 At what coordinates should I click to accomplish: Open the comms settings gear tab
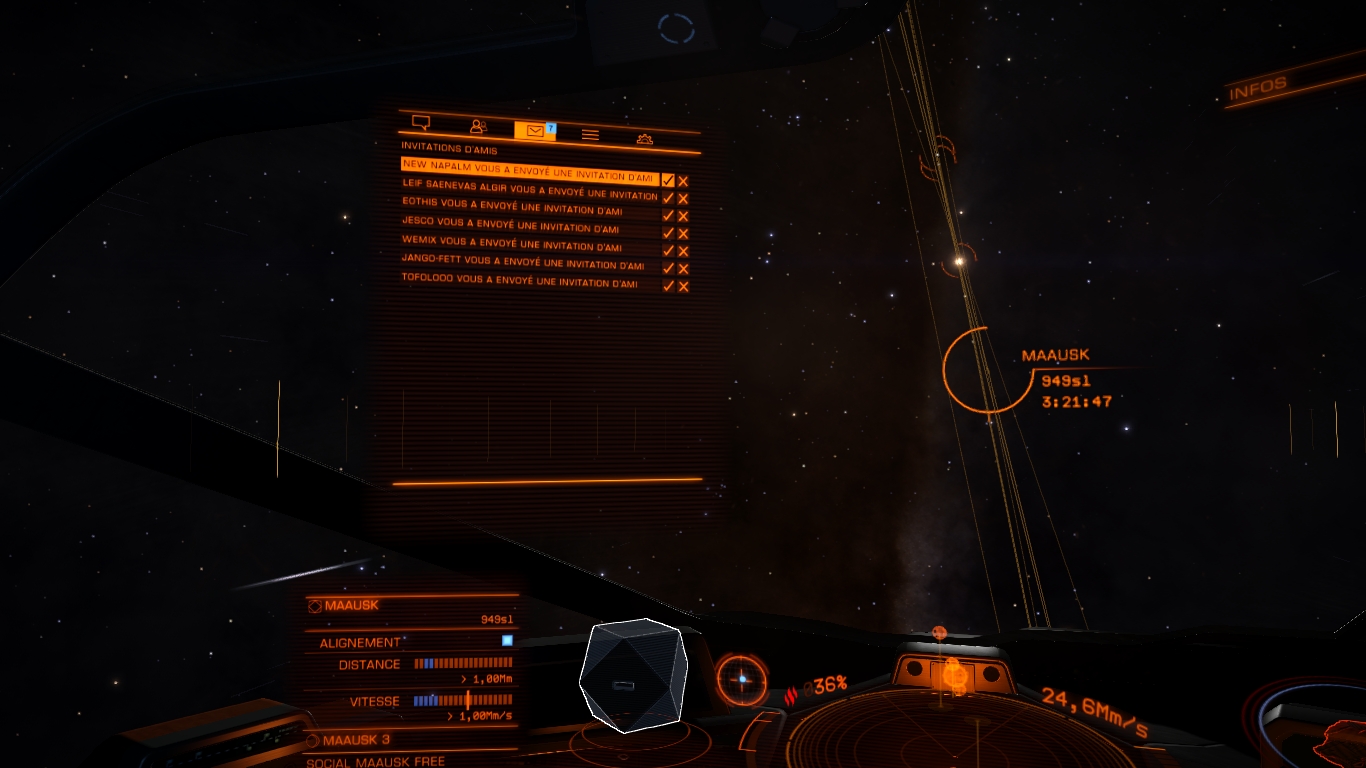(645, 138)
